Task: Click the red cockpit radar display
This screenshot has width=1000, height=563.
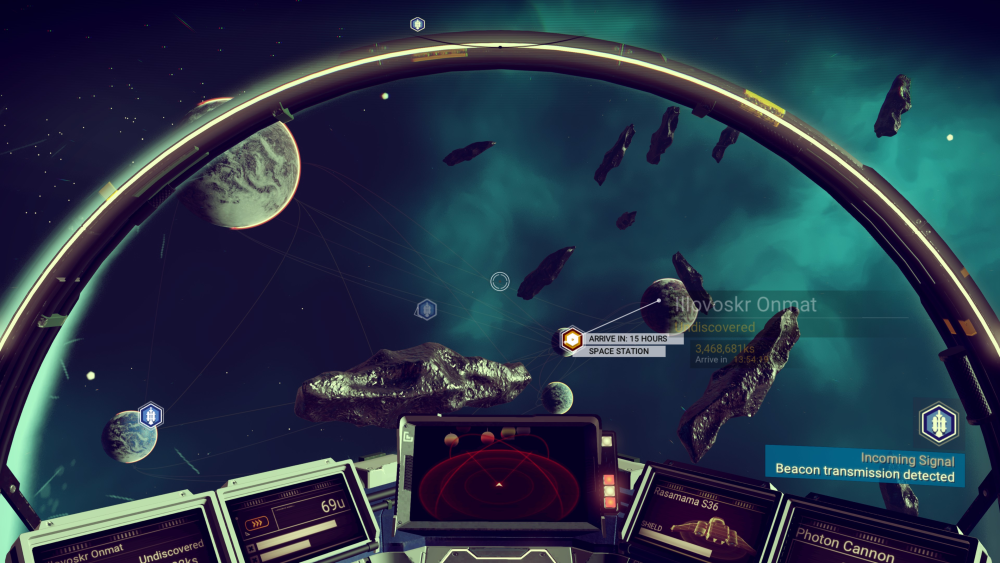Action: click(499, 476)
